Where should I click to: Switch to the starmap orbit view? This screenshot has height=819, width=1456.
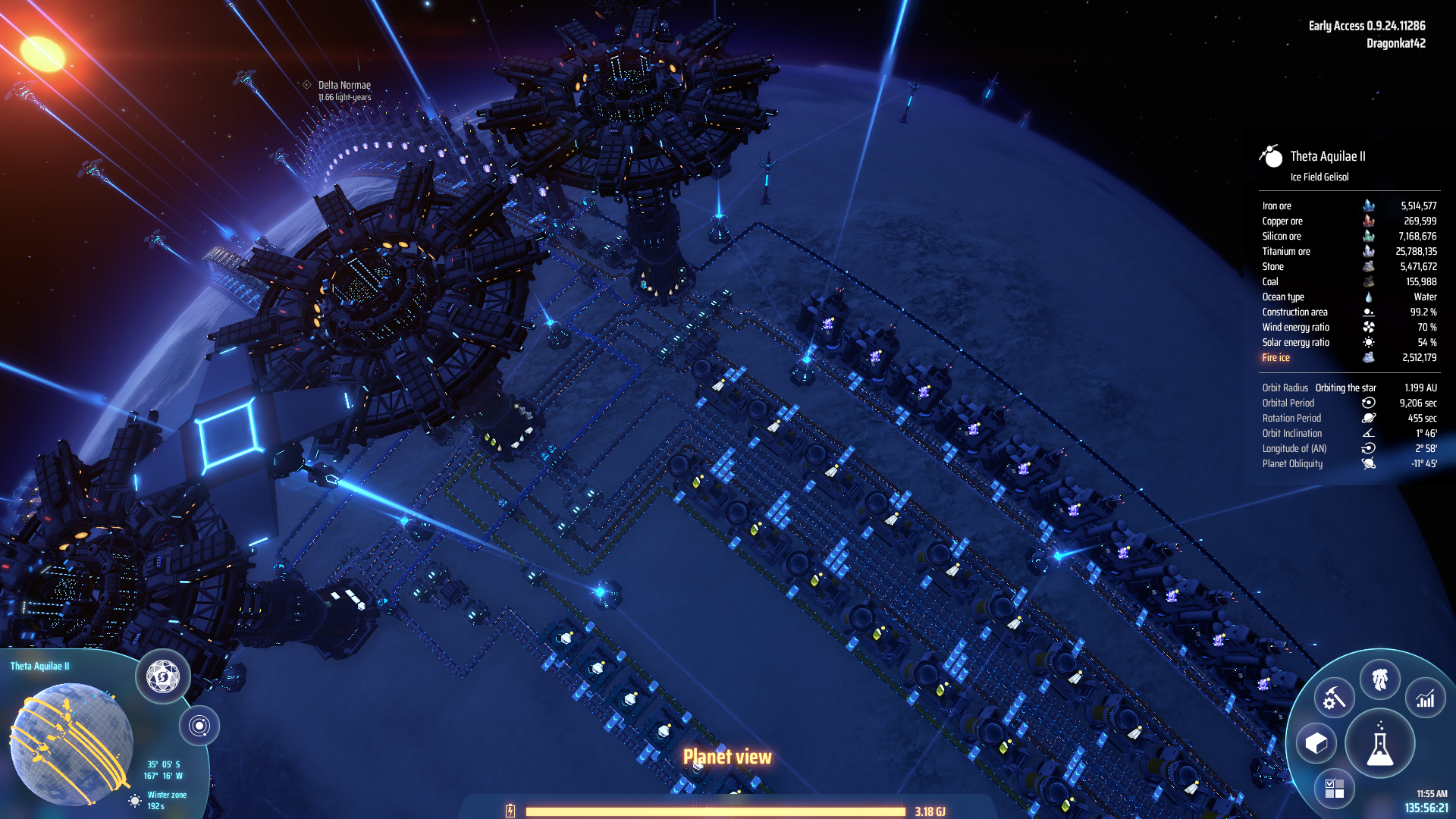[199, 726]
